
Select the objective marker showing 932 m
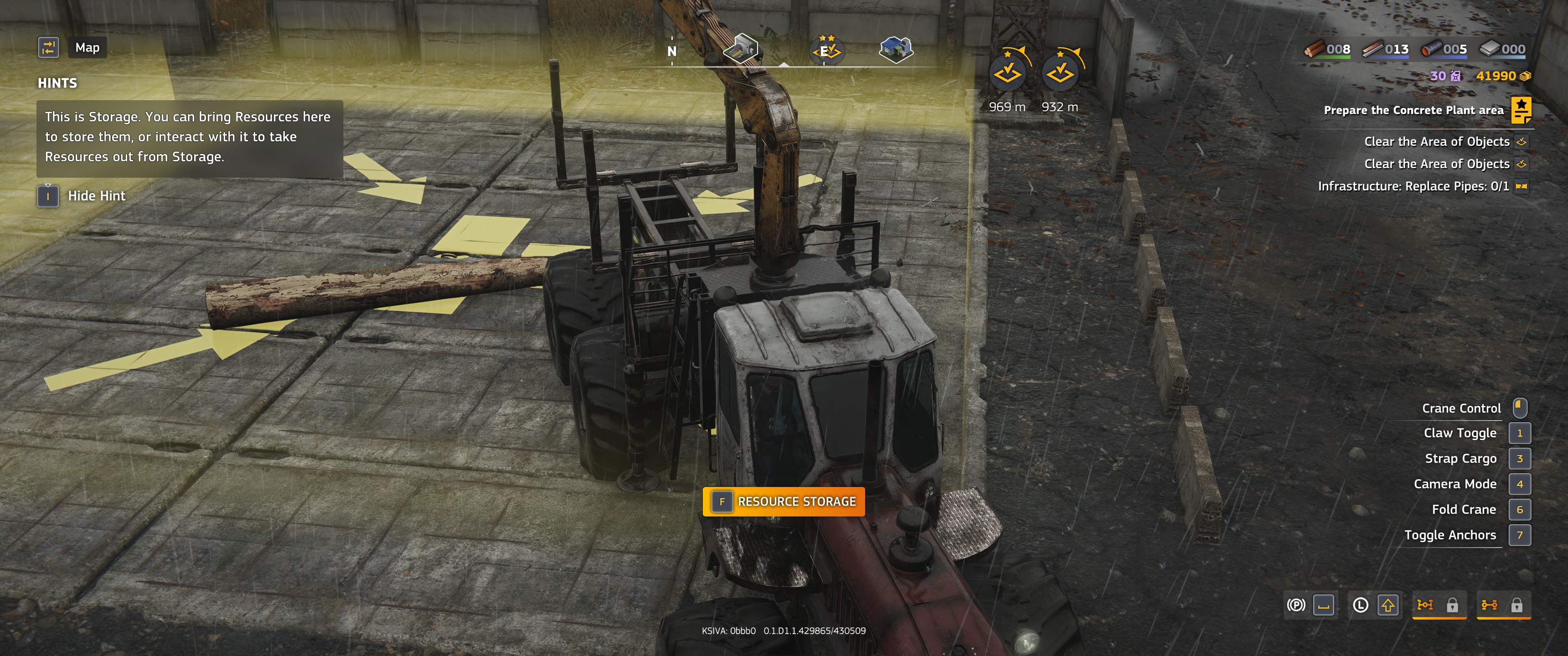coord(1060,73)
